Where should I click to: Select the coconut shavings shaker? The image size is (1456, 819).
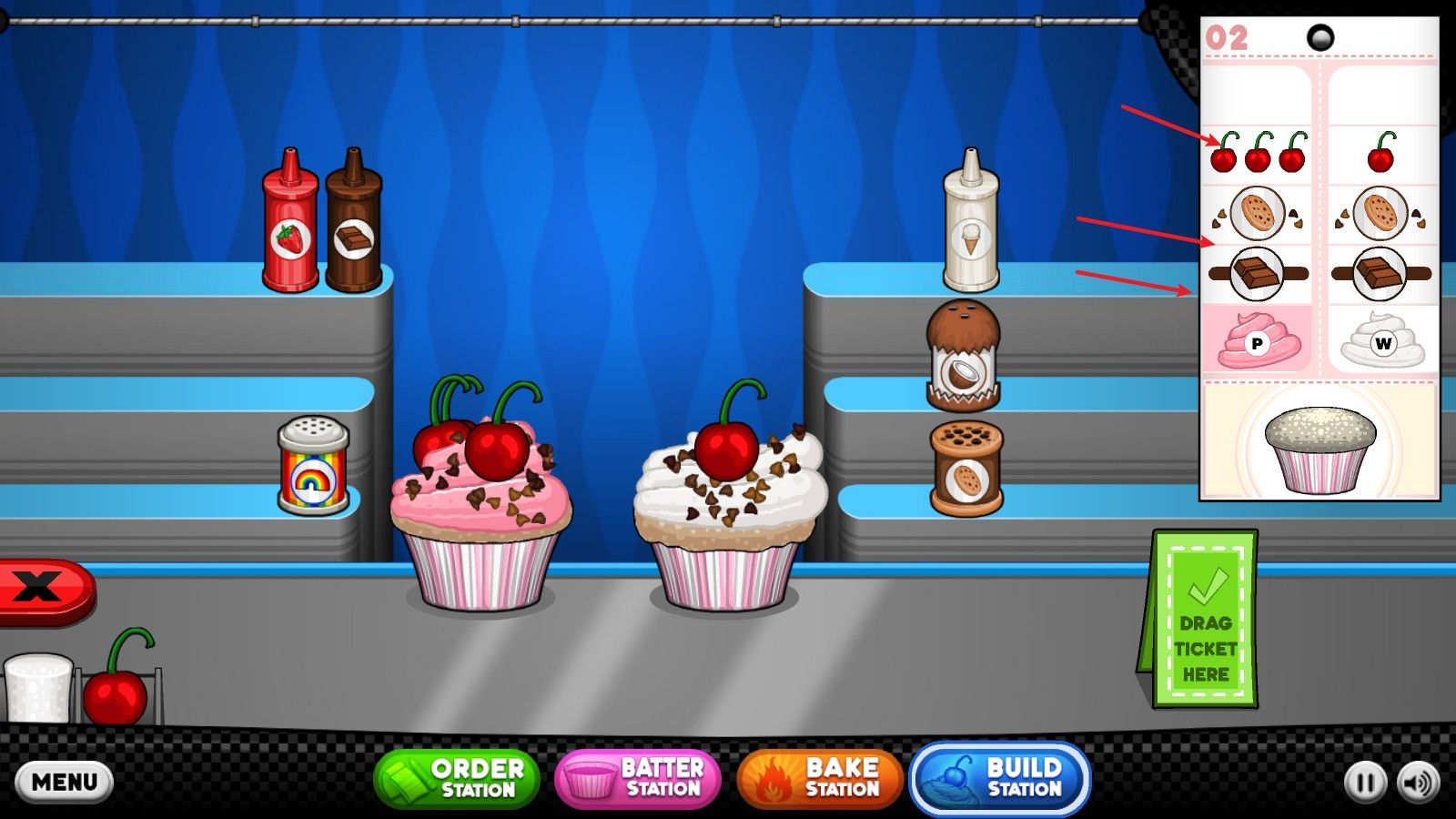pyautogui.click(x=963, y=357)
